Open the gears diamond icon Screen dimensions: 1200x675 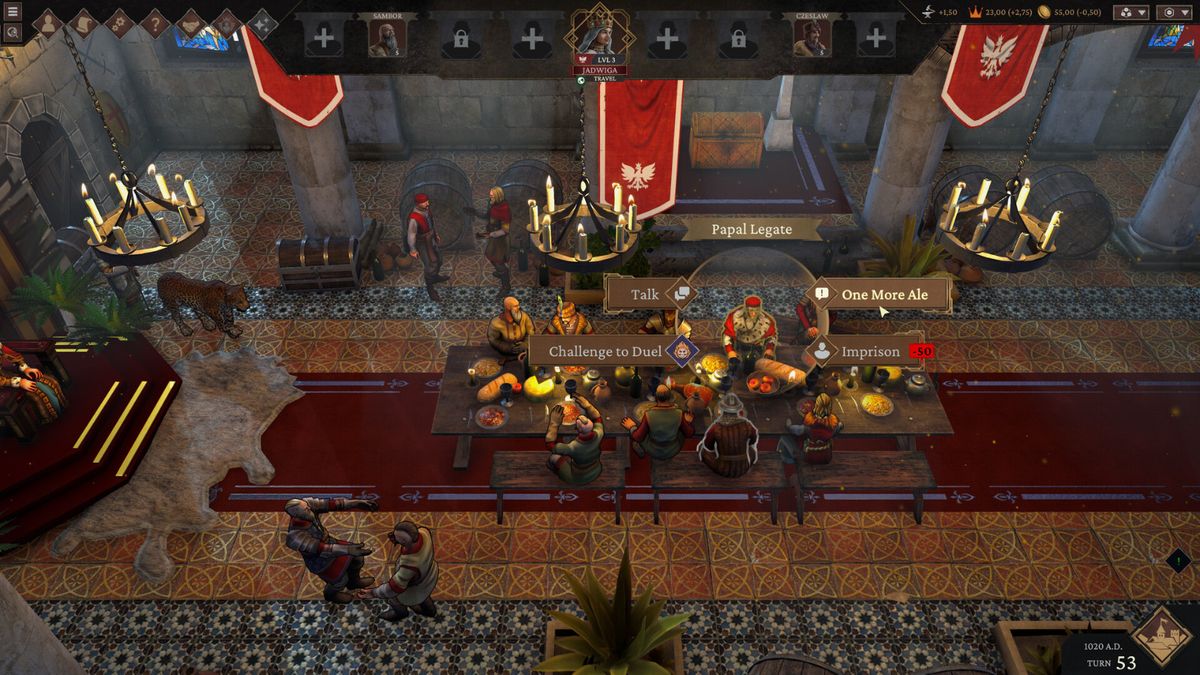click(x=119, y=23)
